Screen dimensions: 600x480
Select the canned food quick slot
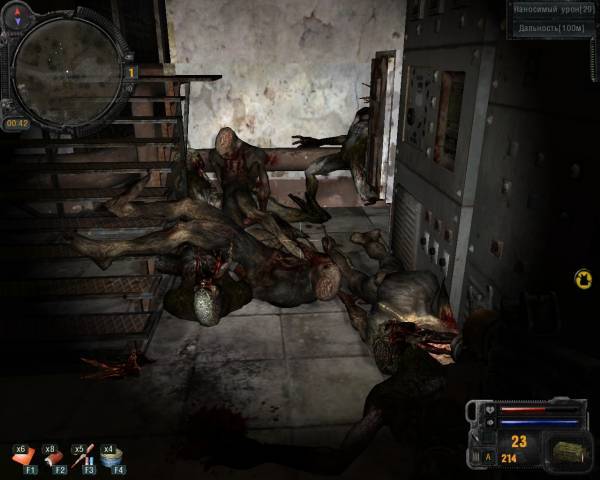[113, 456]
